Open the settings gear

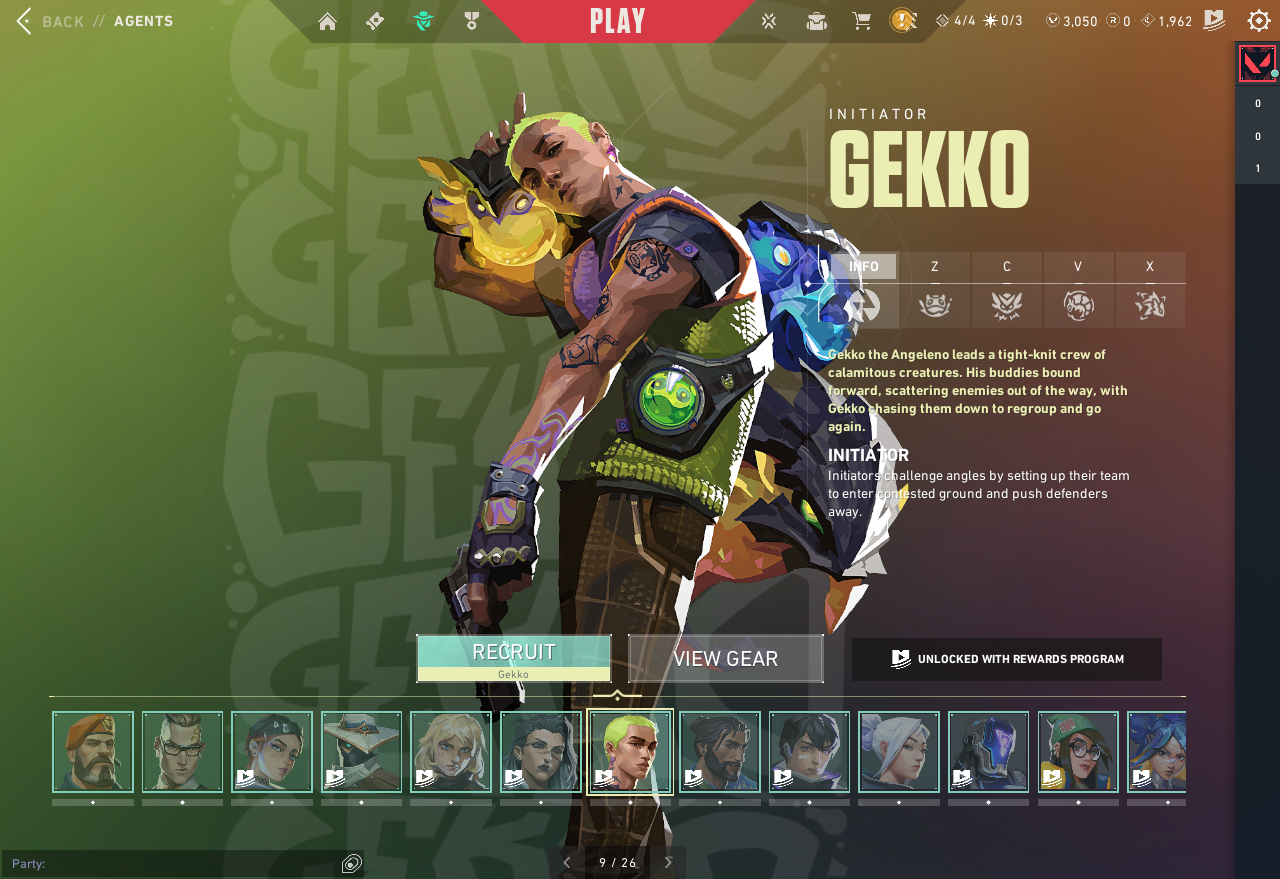(x=1259, y=21)
